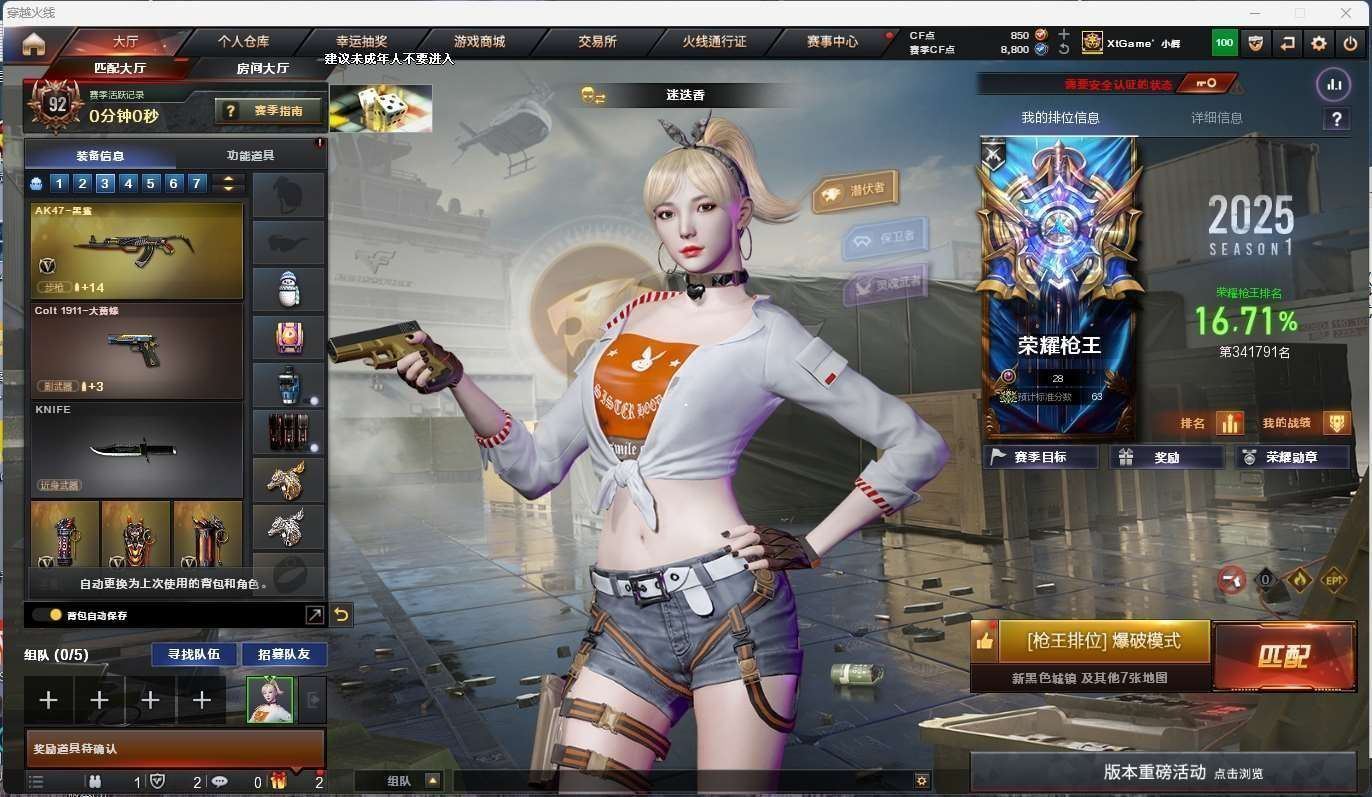The height and width of the screenshot is (797, 1372).
Task: Open 荣耀勋章 medals
Action: (x=1291, y=457)
